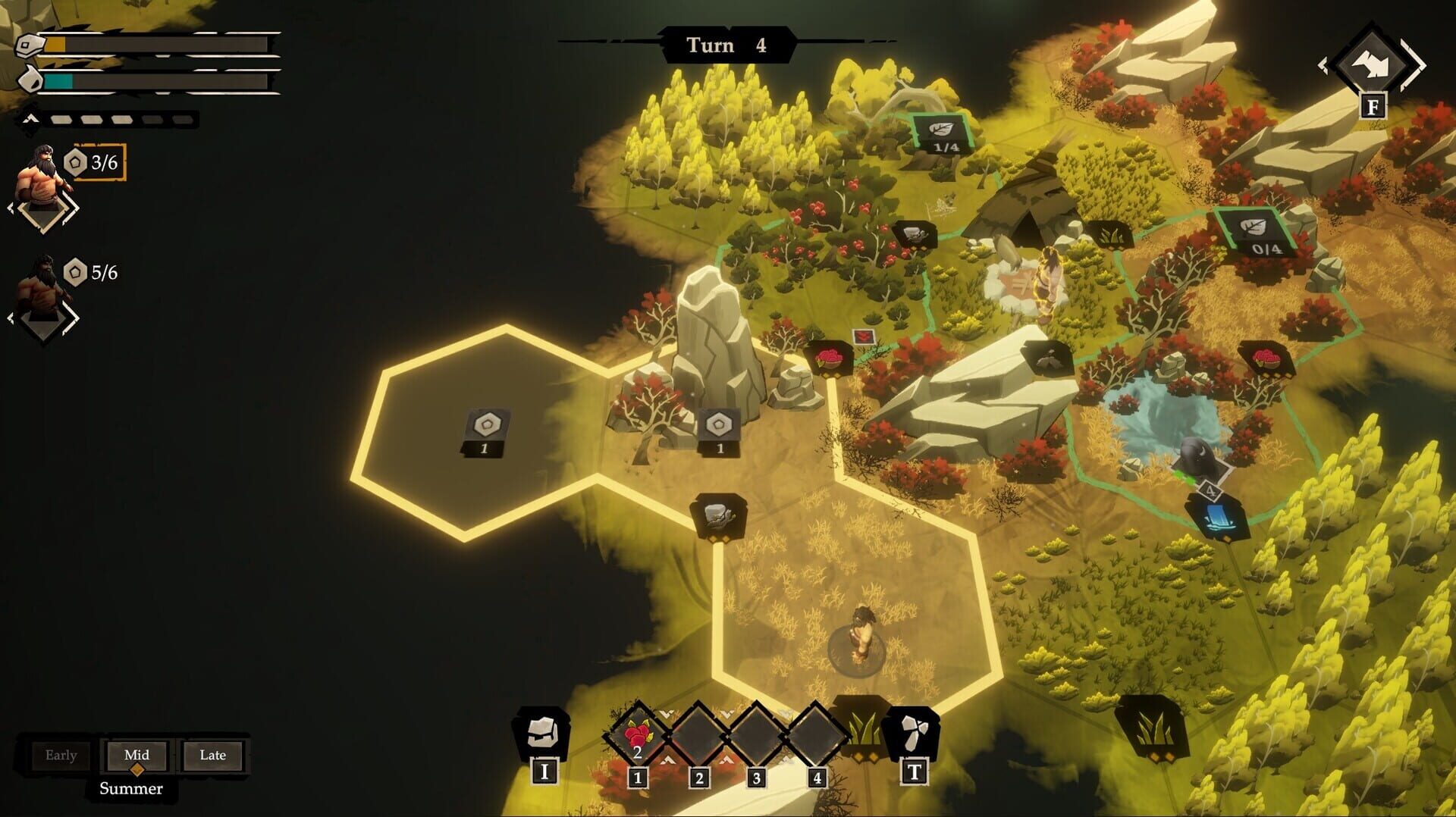Switch to the Mid season tab

[x=136, y=755]
